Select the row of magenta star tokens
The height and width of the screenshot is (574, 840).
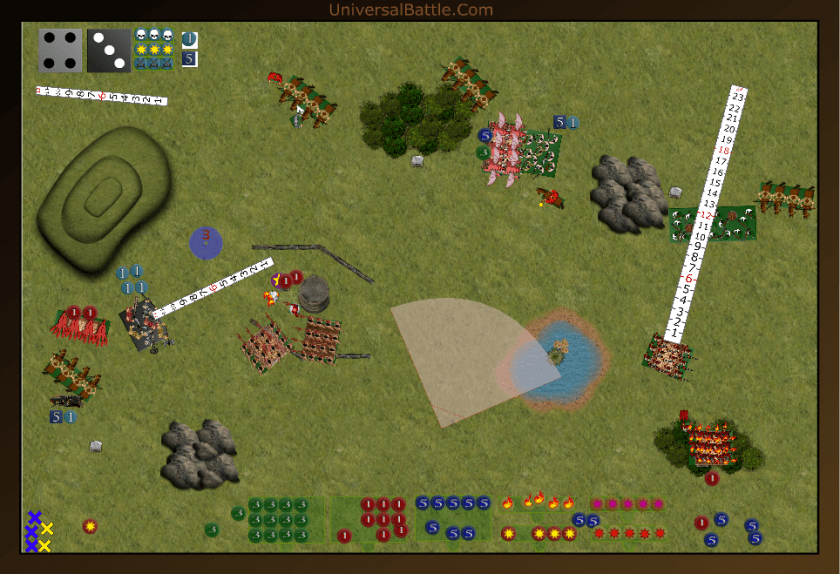628,504
